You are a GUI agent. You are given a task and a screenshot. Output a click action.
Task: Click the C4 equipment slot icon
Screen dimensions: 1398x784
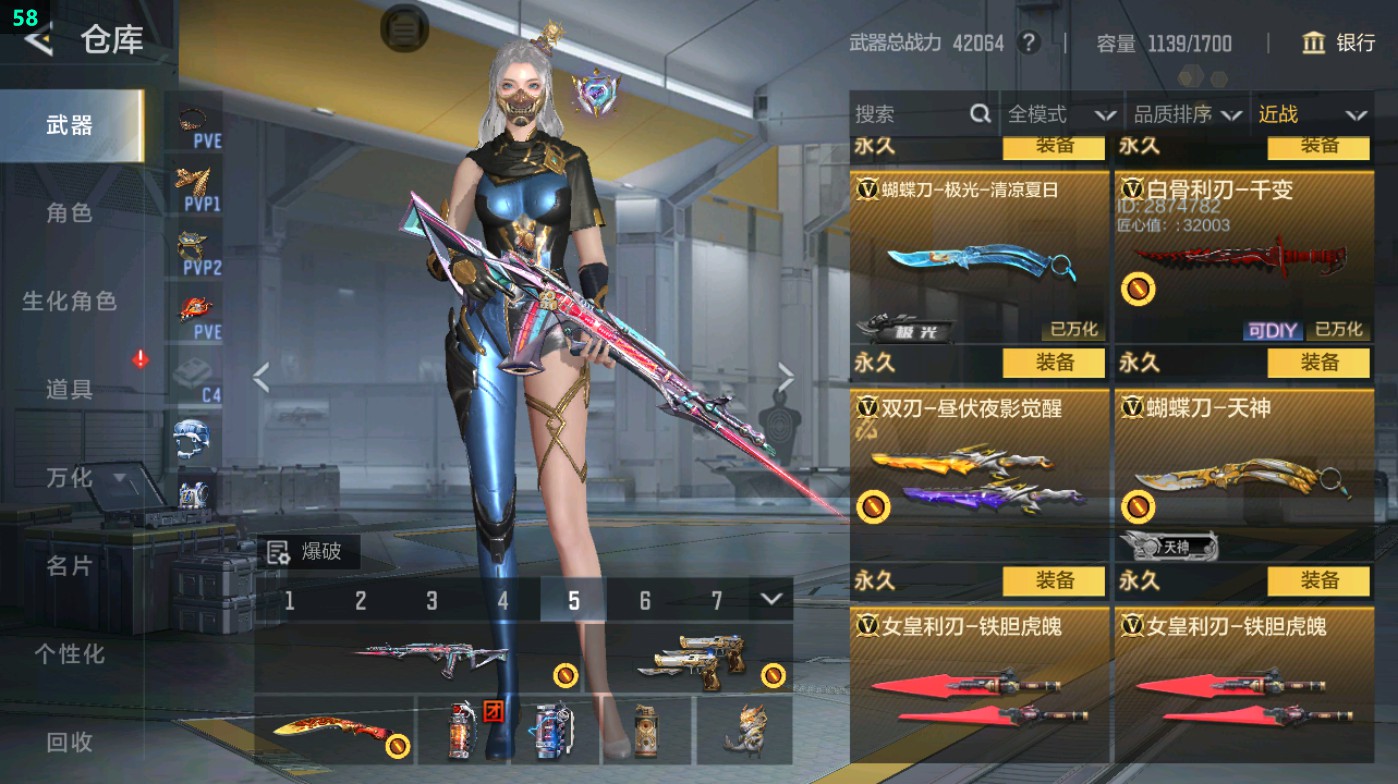coord(193,371)
